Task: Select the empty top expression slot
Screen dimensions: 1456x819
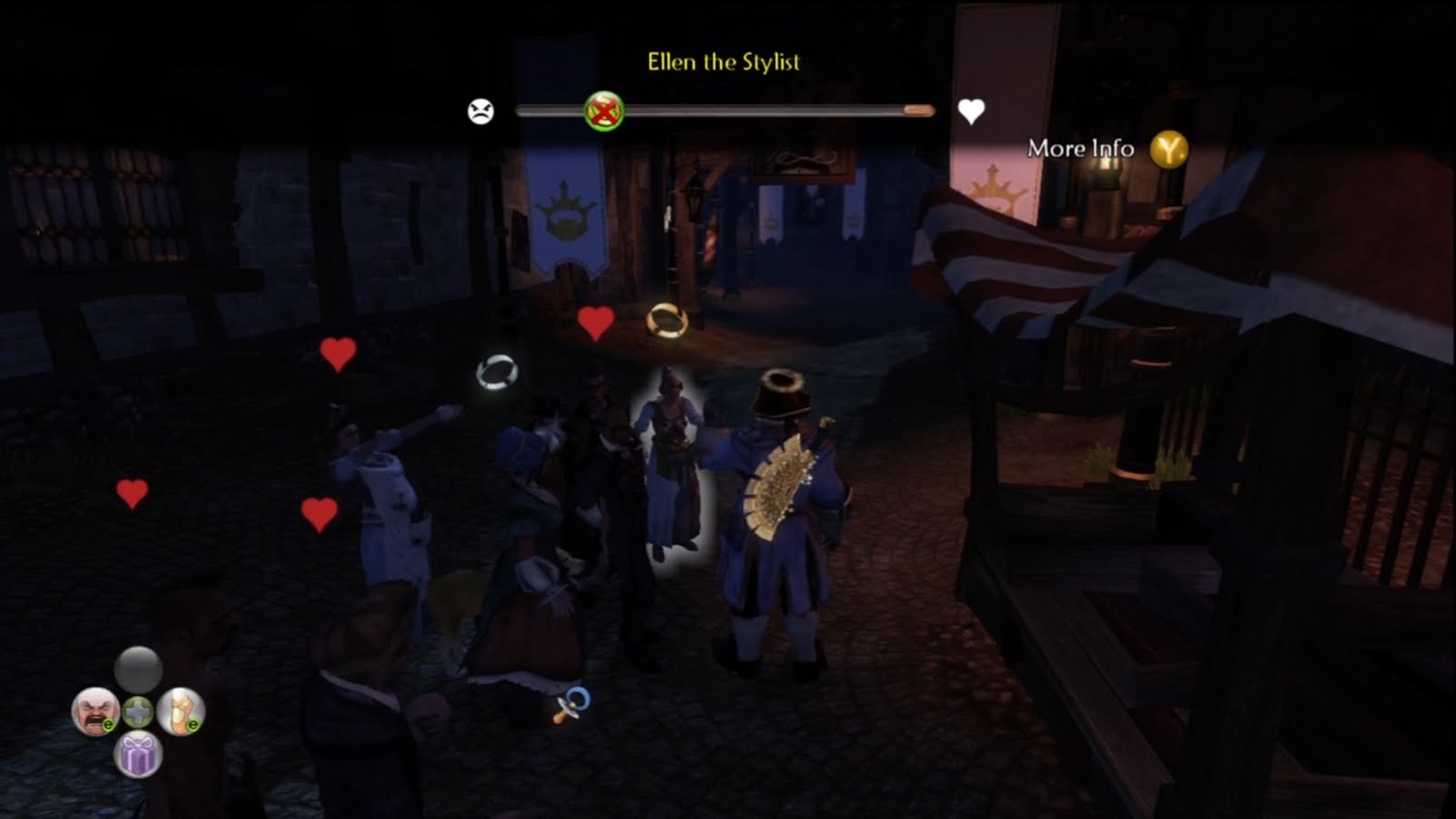Action: point(137,669)
